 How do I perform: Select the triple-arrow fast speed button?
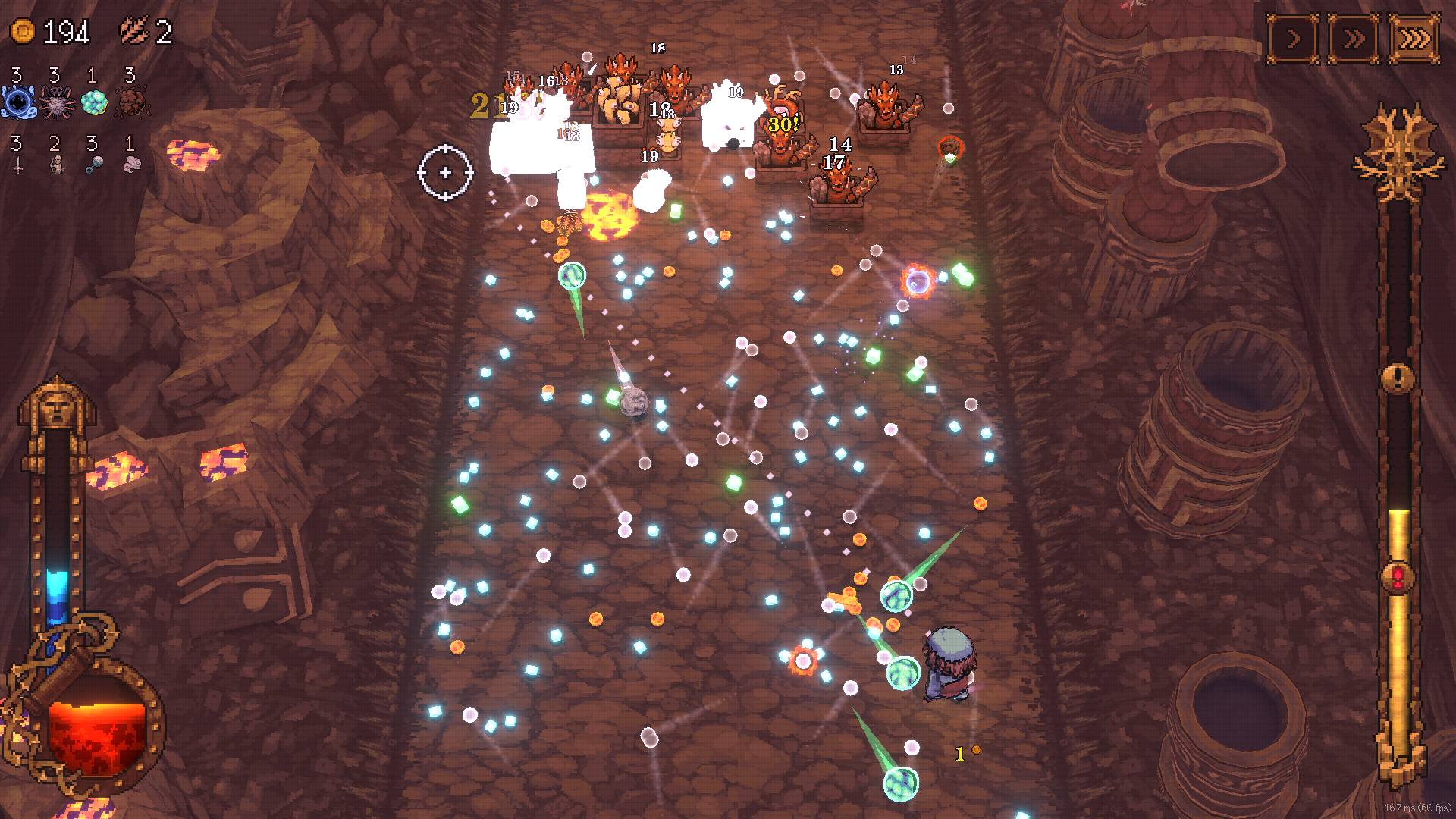pos(1414,39)
